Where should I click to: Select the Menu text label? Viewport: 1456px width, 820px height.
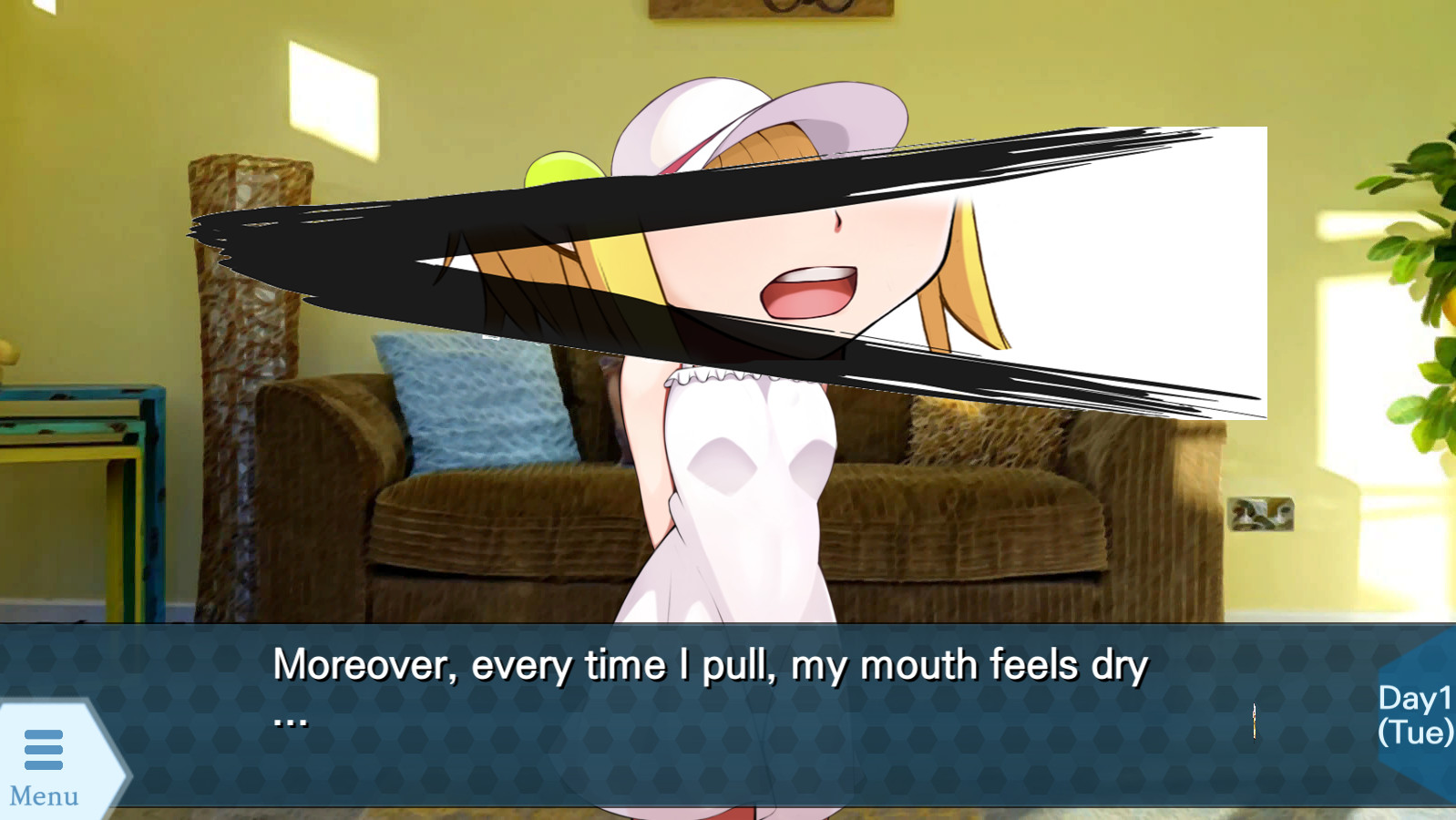click(43, 796)
